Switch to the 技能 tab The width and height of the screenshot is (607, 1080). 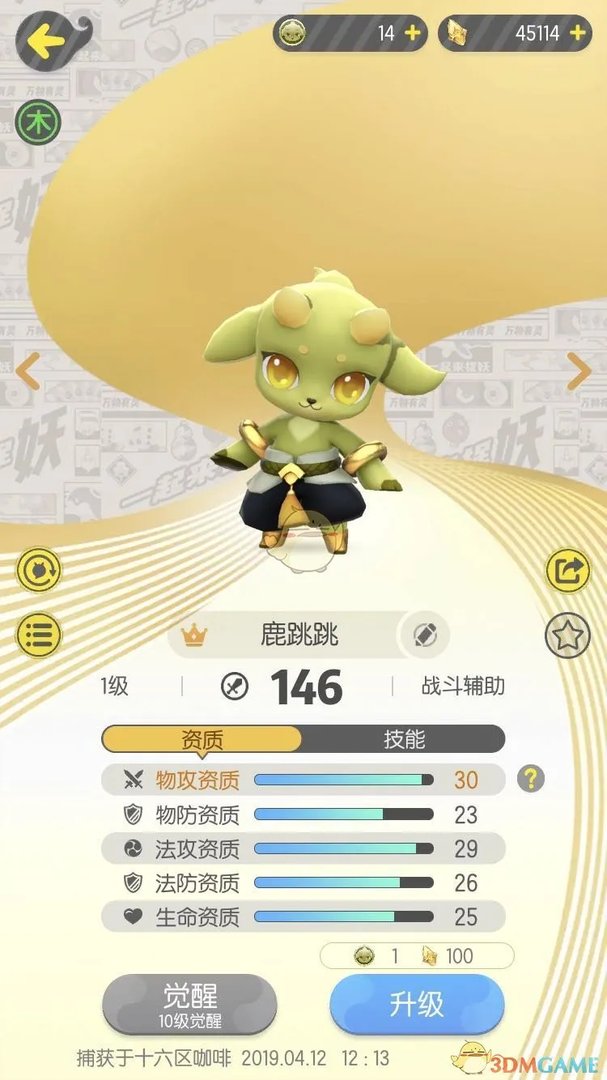(x=404, y=739)
